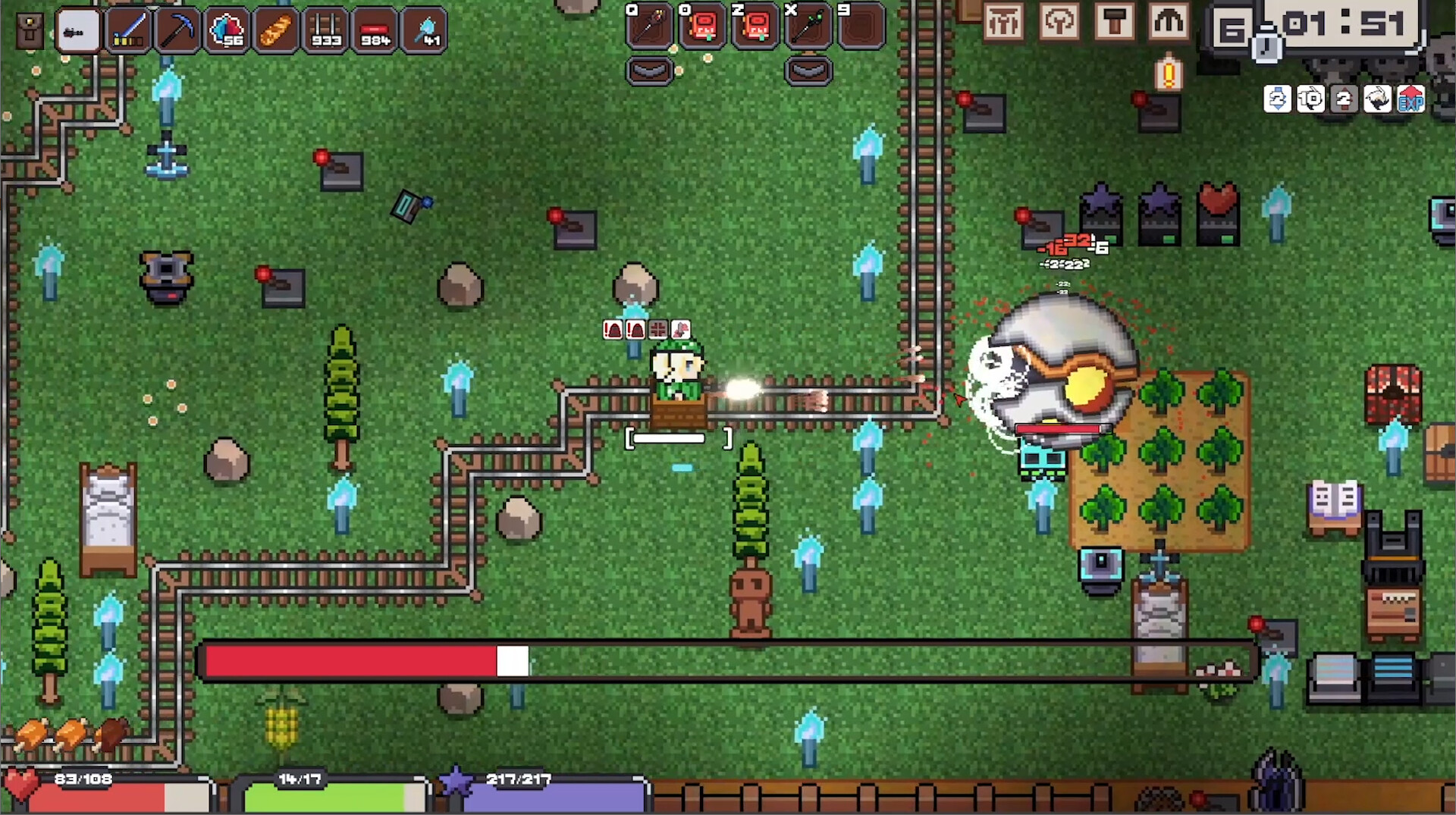Select the sword in the hotbar
Image resolution: width=1456 pixels, height=815 pixels.
point(127,30)
